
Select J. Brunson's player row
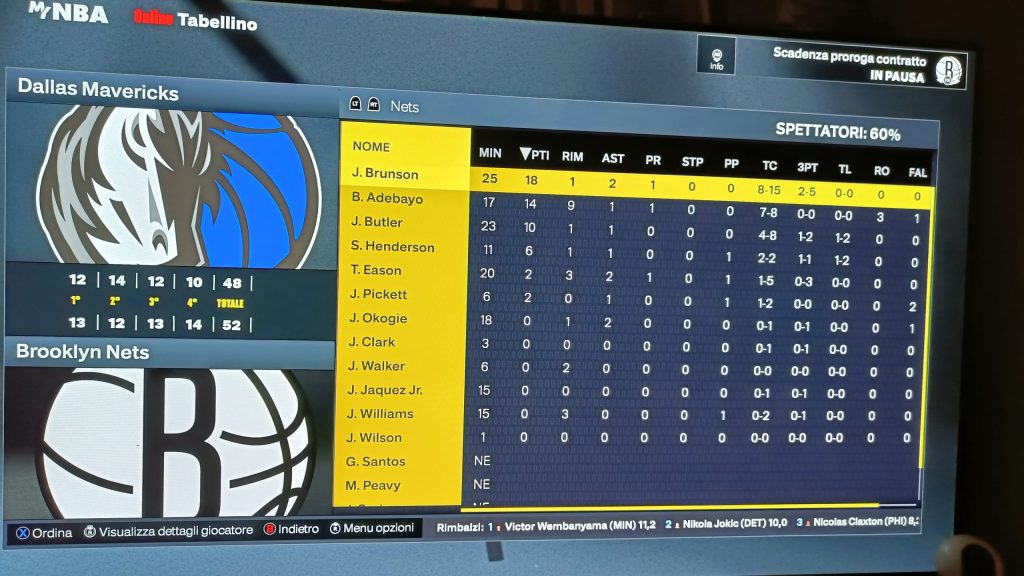point(385,174)
